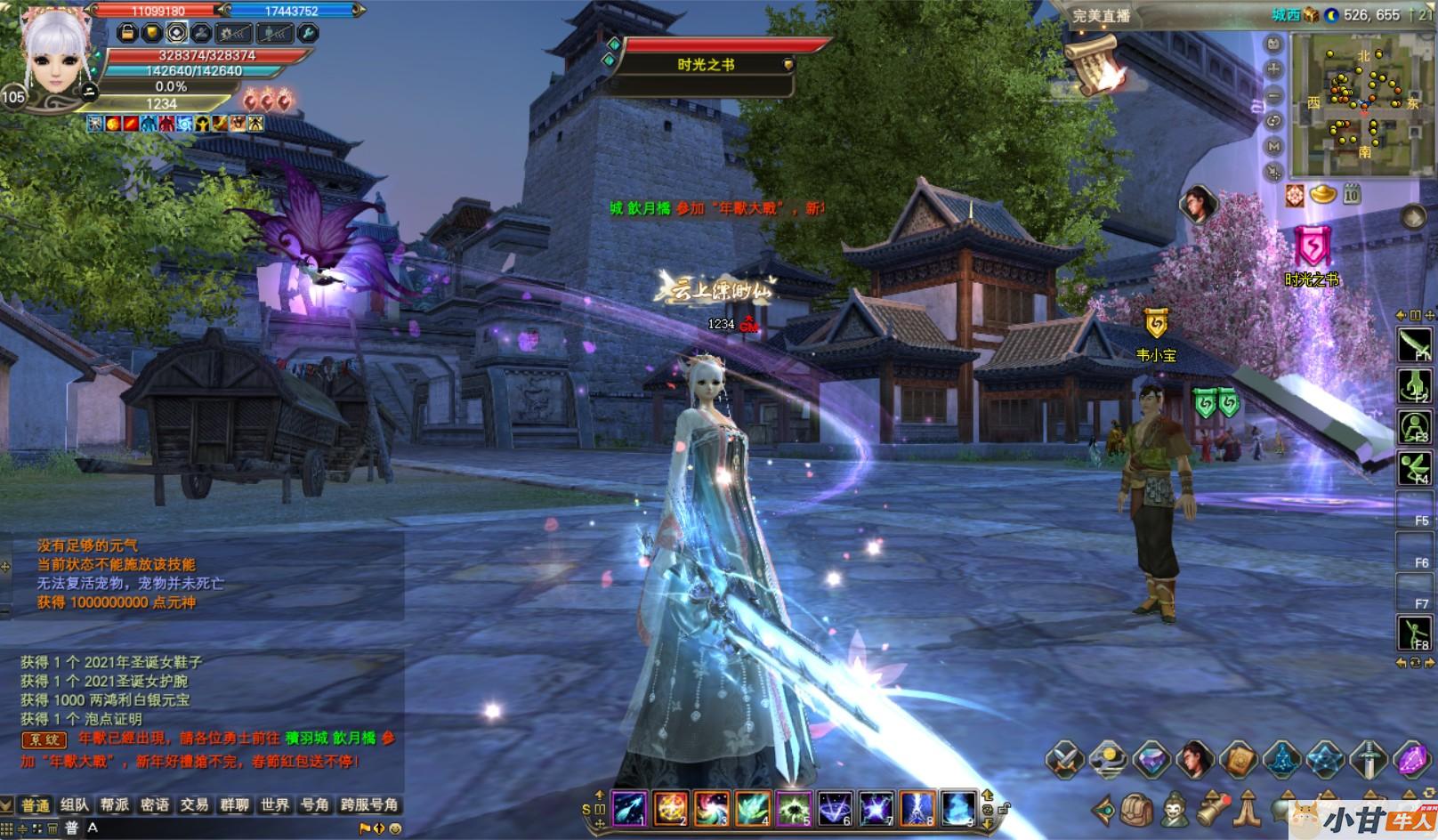Click the 时光之书 target name frame
Viewport: 1438px width, 840px height.
(x=706, y=65)
